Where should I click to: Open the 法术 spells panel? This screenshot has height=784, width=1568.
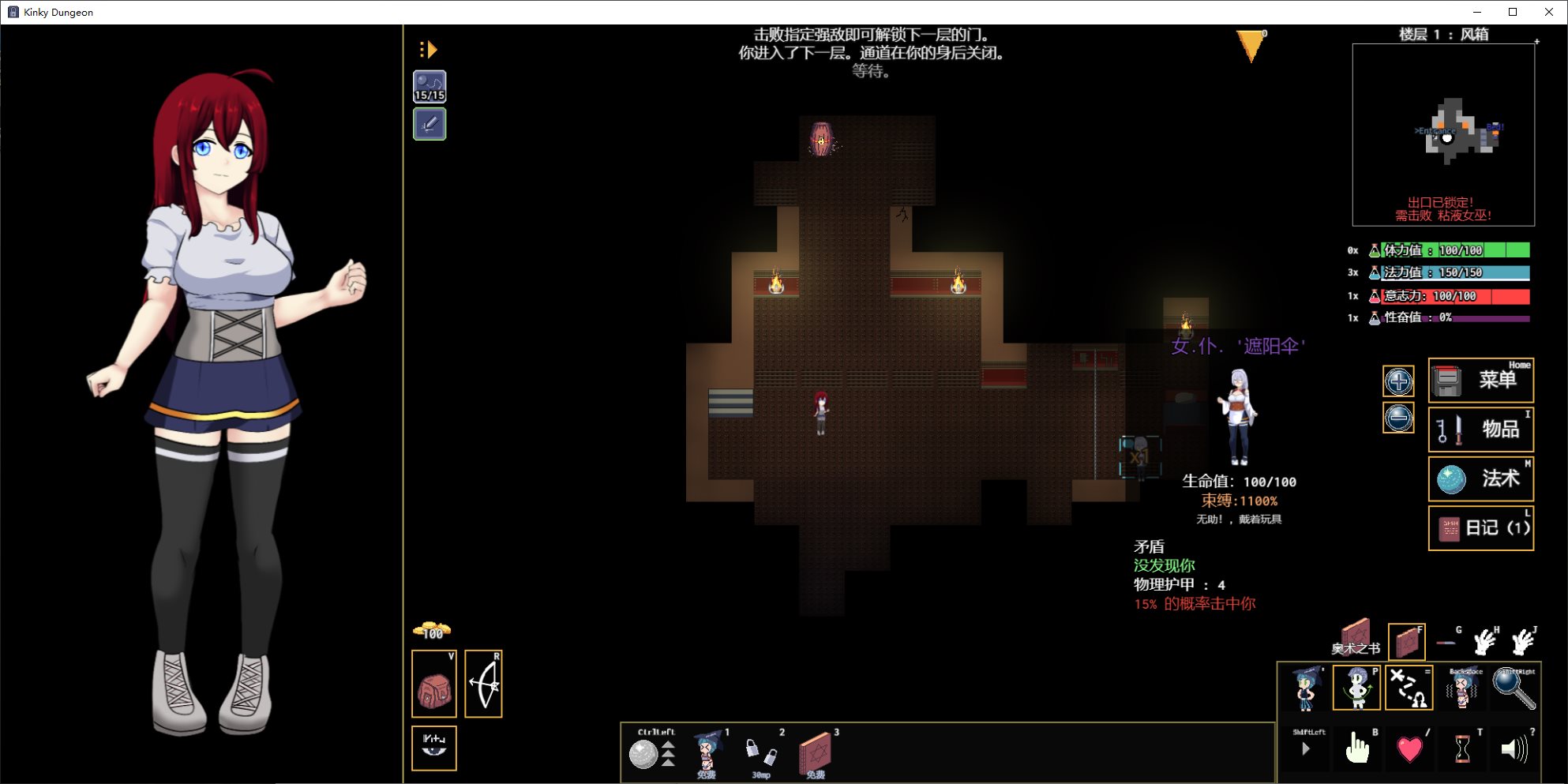tap(1480, 478)
